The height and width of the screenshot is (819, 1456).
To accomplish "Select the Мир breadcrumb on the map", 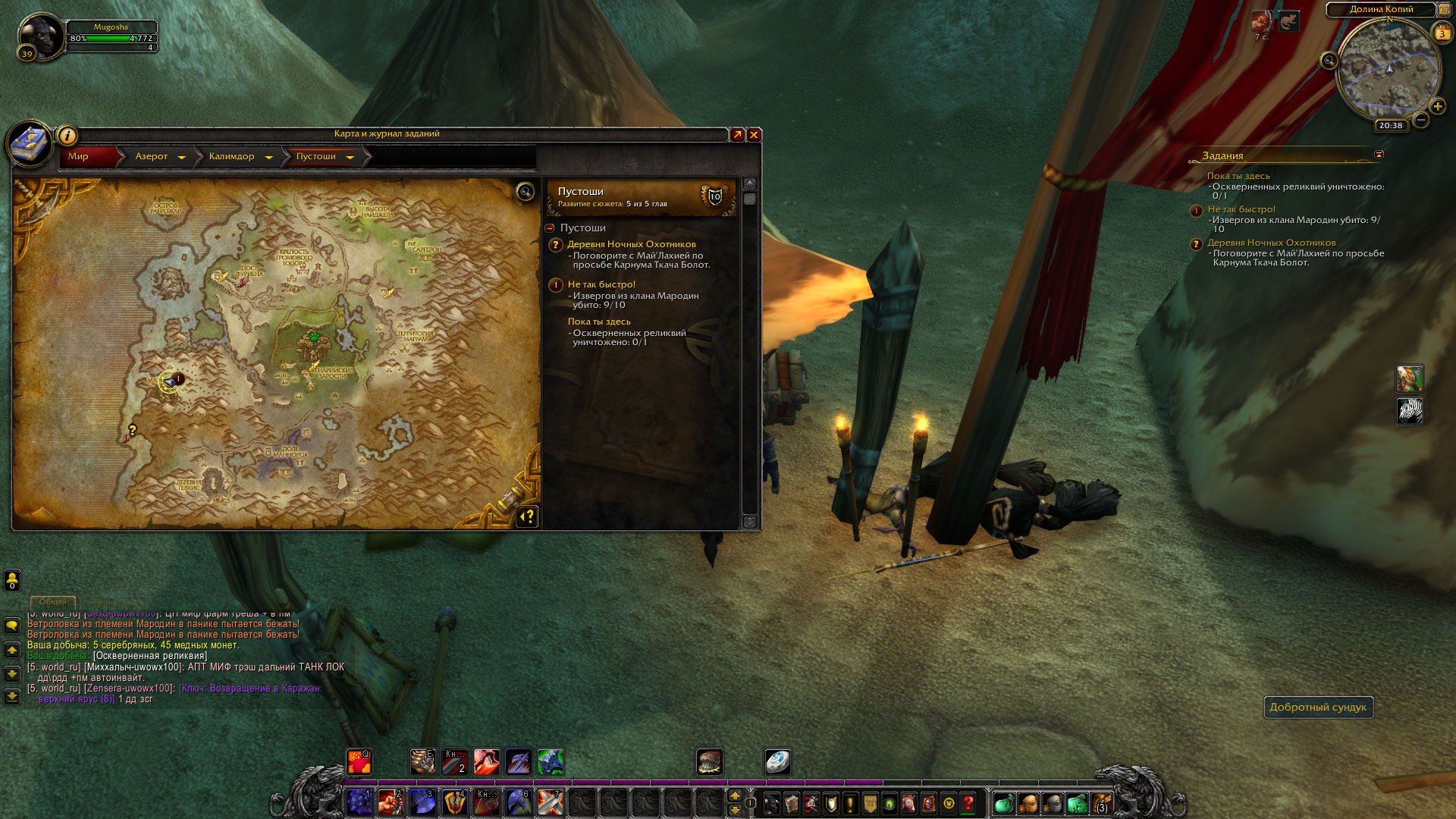I will pyautogui.click(x=79, y=157).
